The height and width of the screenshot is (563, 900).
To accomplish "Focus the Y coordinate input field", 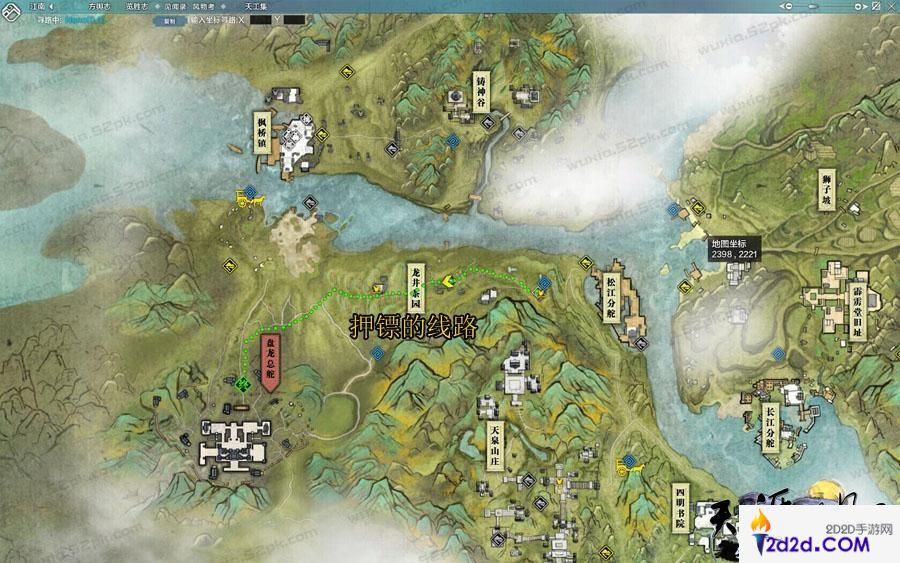I will point(294,19).
